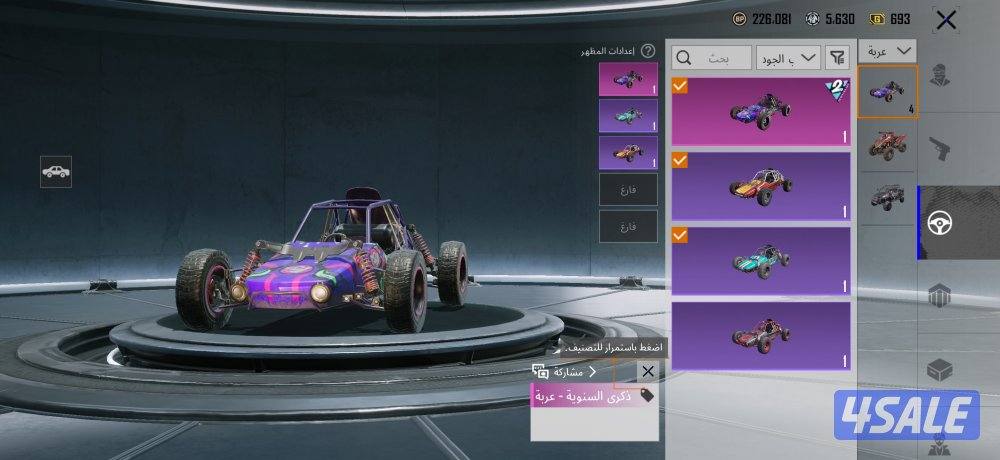1000x460 pixels.
Task: Switch to the pistol weapons category
Action: 939,150
